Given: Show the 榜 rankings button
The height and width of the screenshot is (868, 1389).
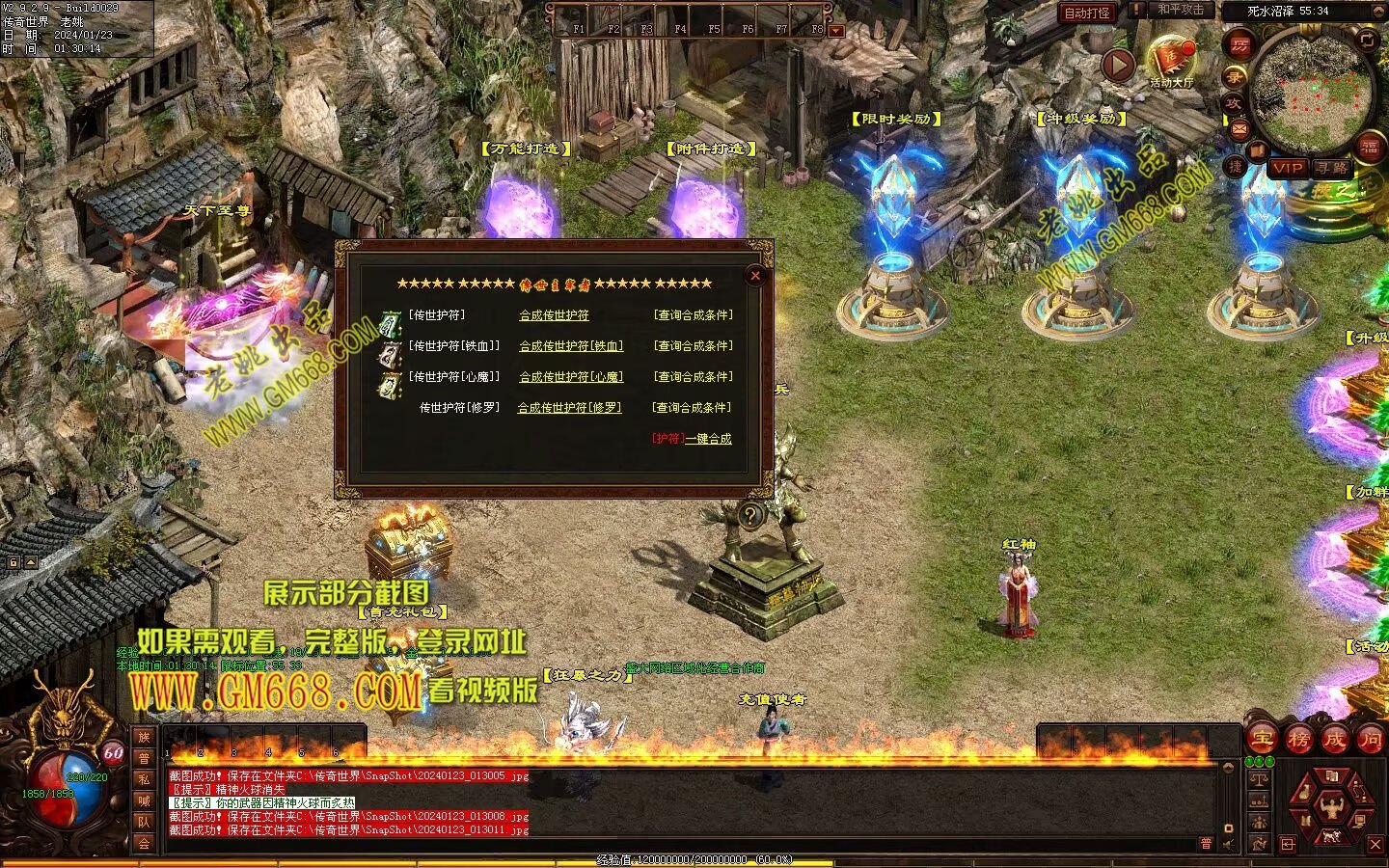Looking at the screenshot, I should [1298, 740].
